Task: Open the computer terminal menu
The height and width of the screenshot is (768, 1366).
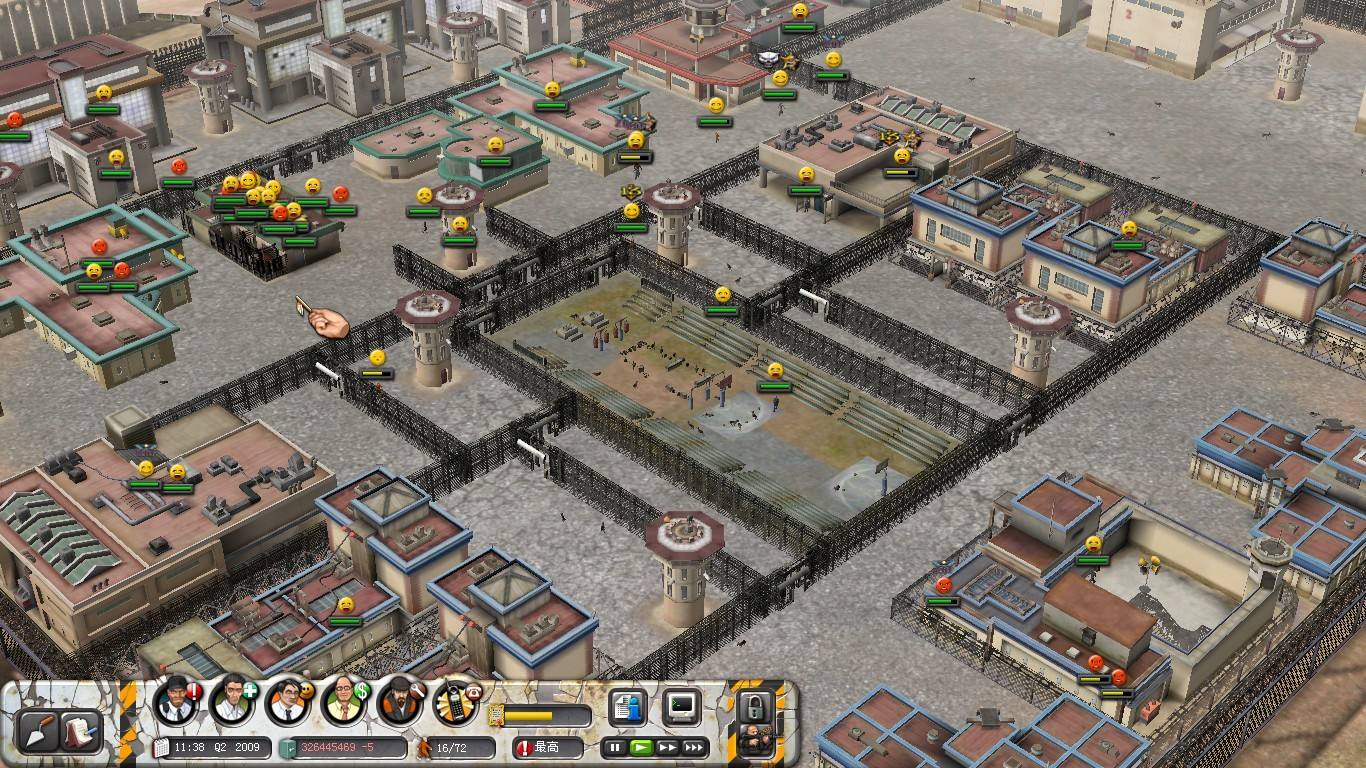Action: tap(682, 707)
